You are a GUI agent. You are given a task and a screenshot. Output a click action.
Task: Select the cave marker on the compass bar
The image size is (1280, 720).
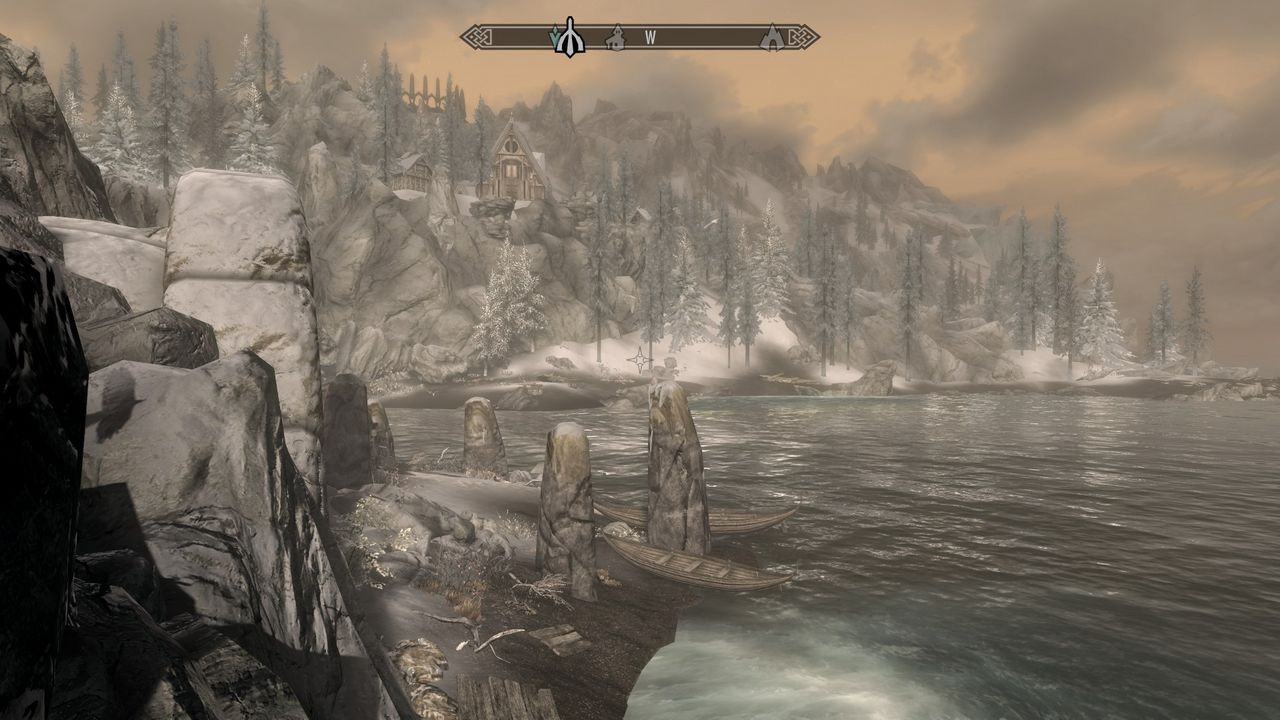tap(771, 38)
